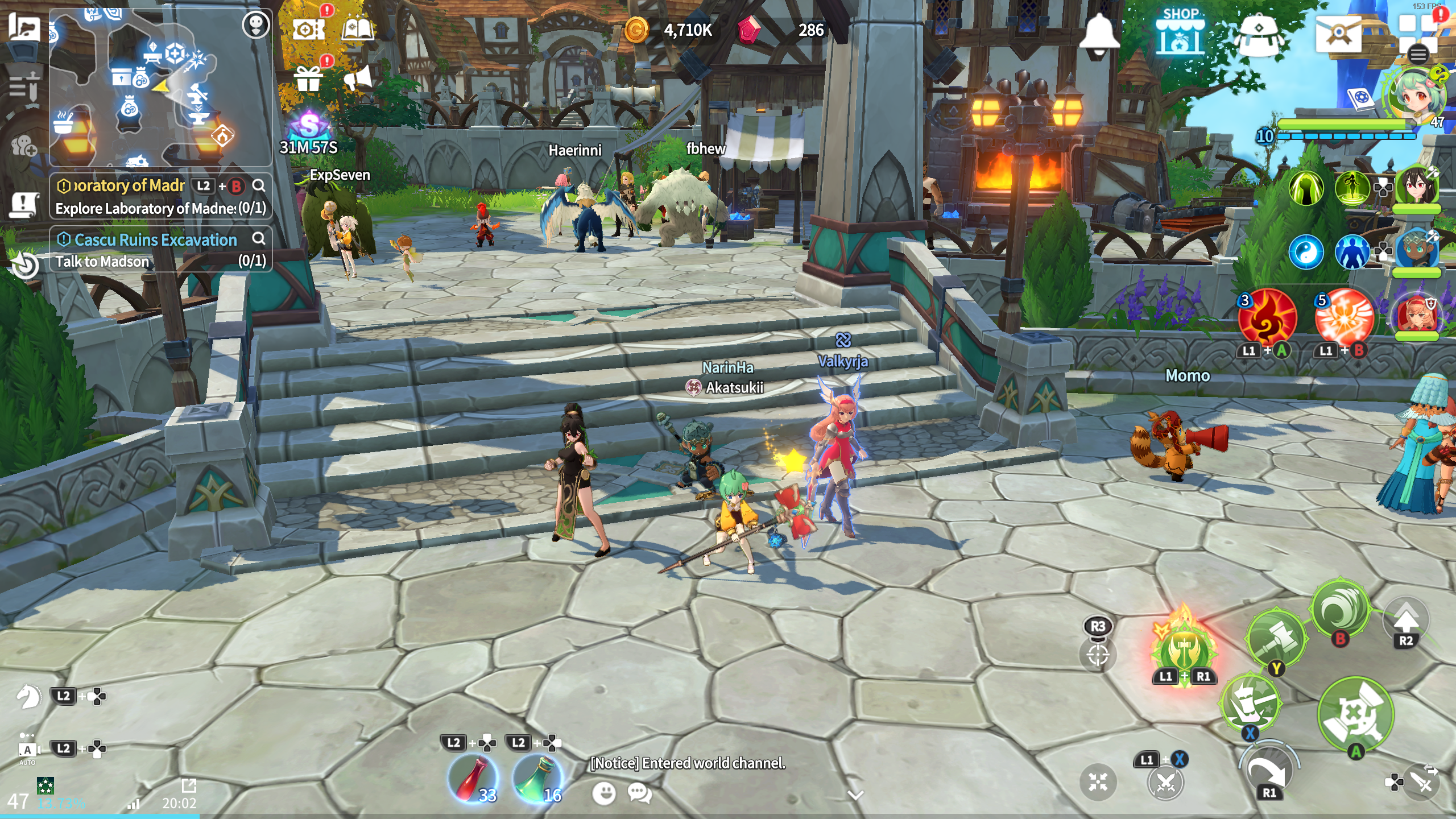Activate the red flame skill

(x=1267, y=317)
